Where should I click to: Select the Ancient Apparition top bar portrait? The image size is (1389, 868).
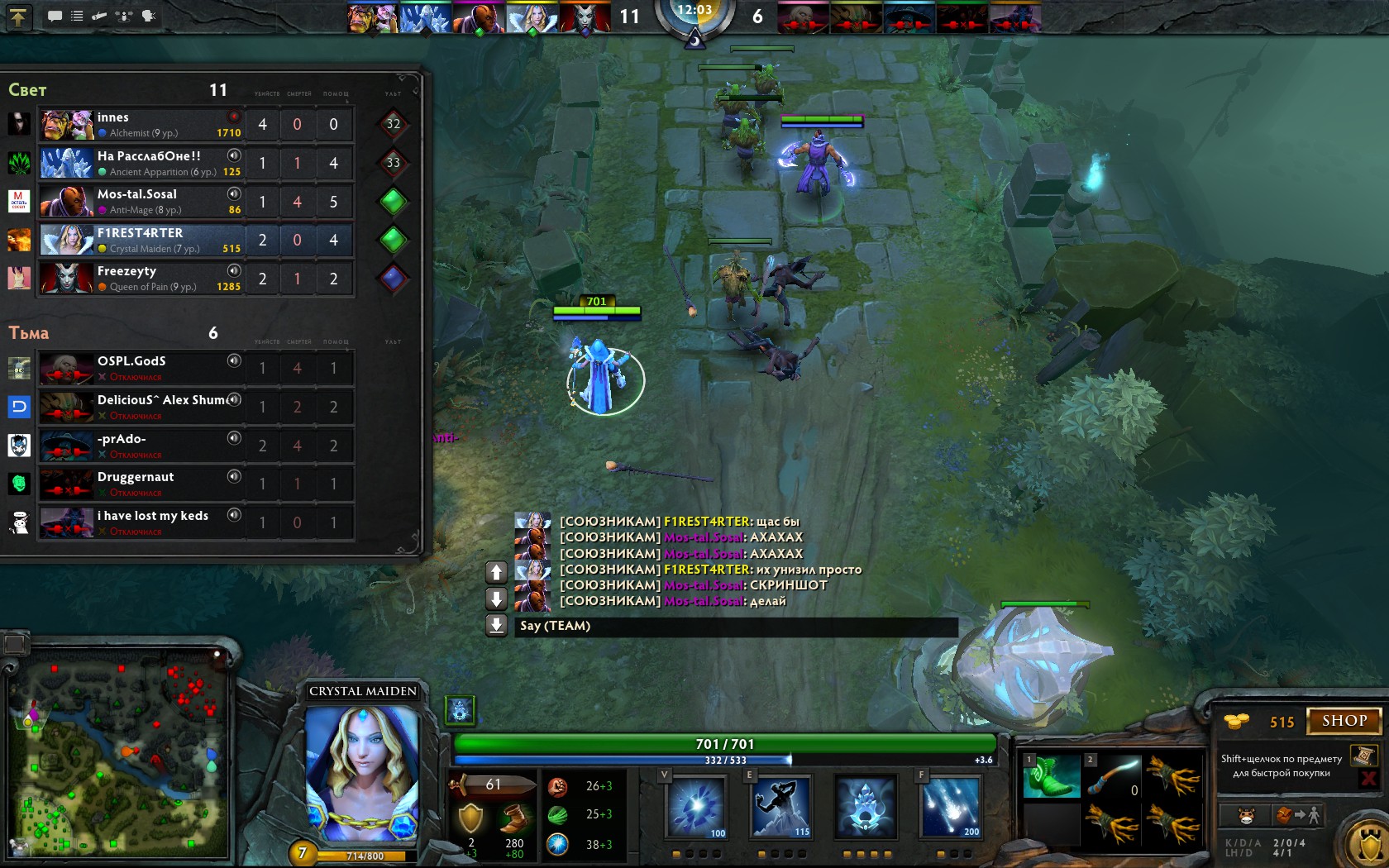(x=425, y=18)
